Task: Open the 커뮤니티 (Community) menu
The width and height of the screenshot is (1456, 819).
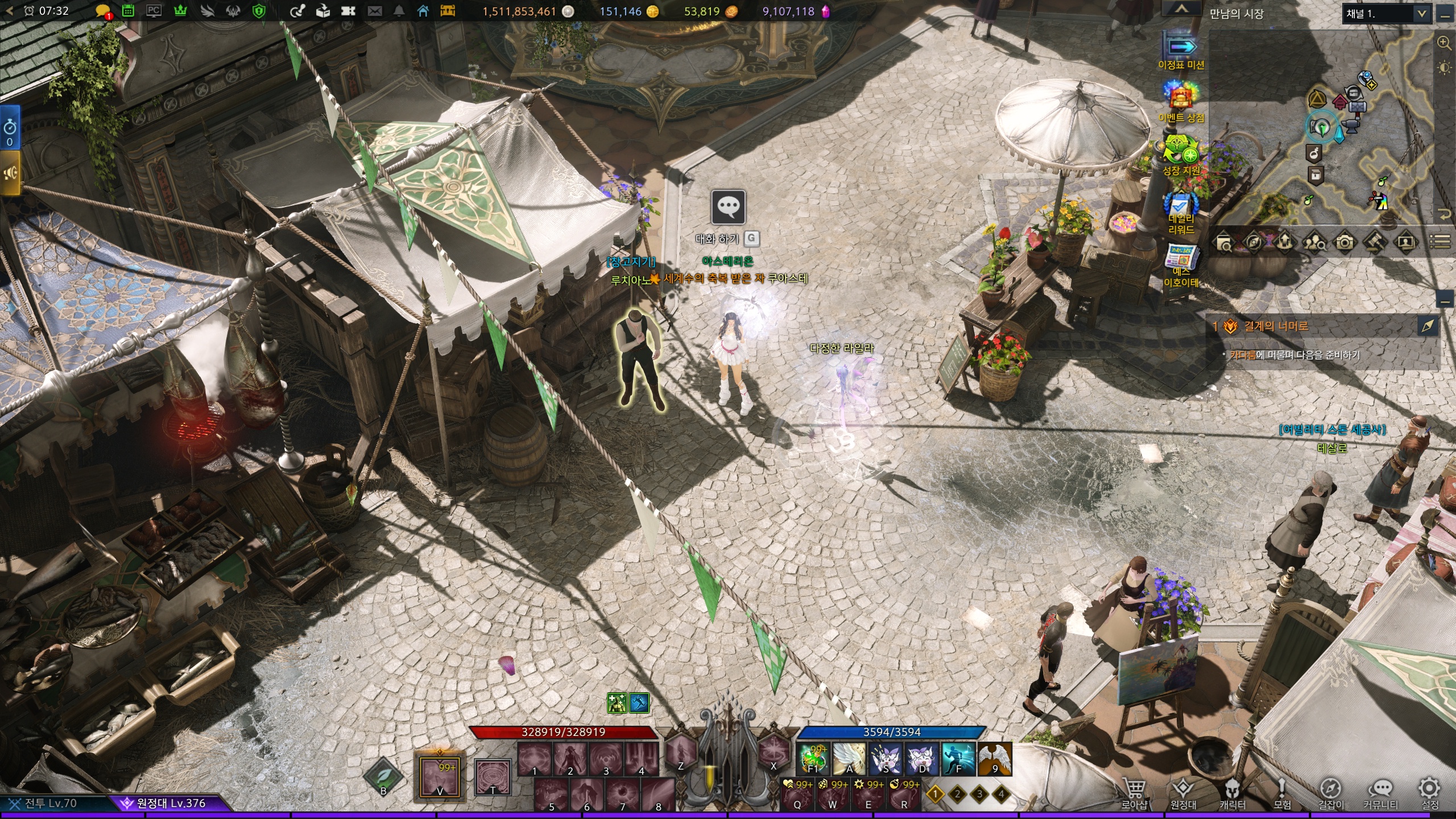Action: [1380, 791]
